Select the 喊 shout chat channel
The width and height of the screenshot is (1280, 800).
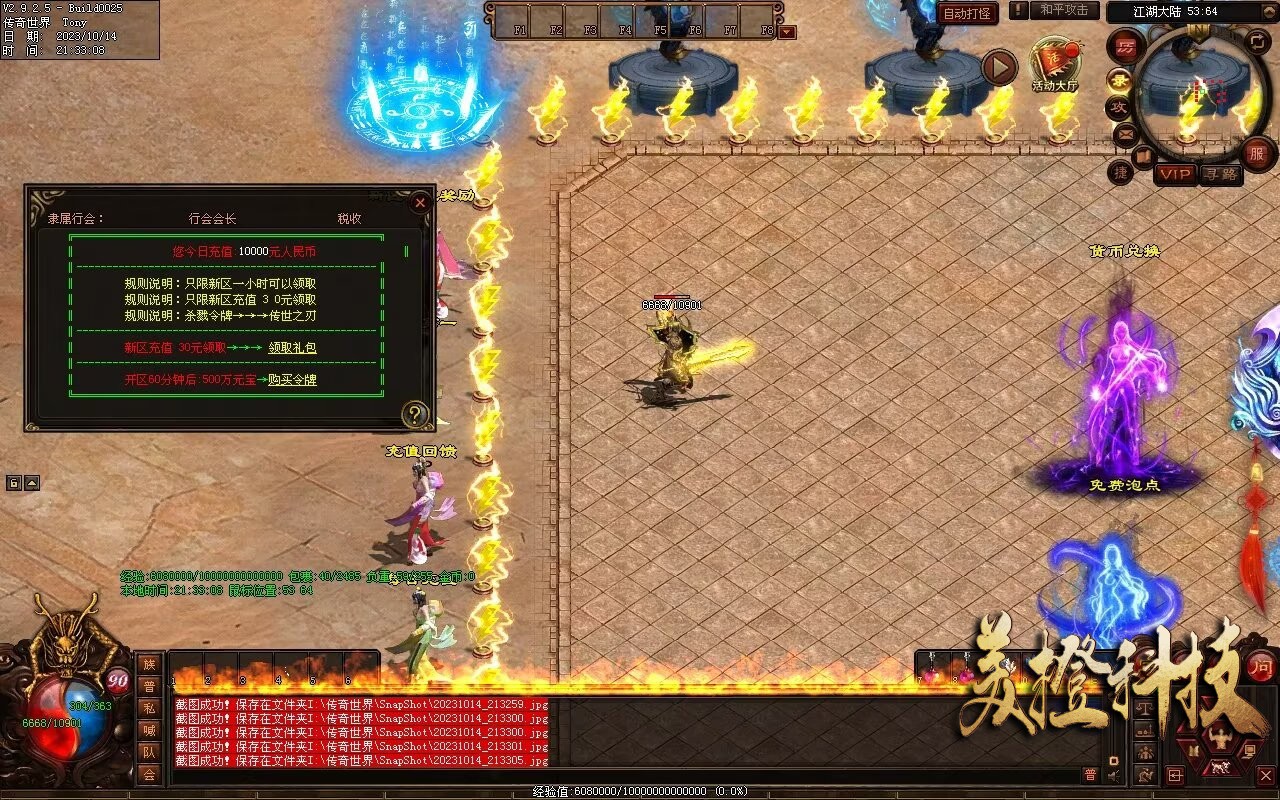(x=149, y=730)
